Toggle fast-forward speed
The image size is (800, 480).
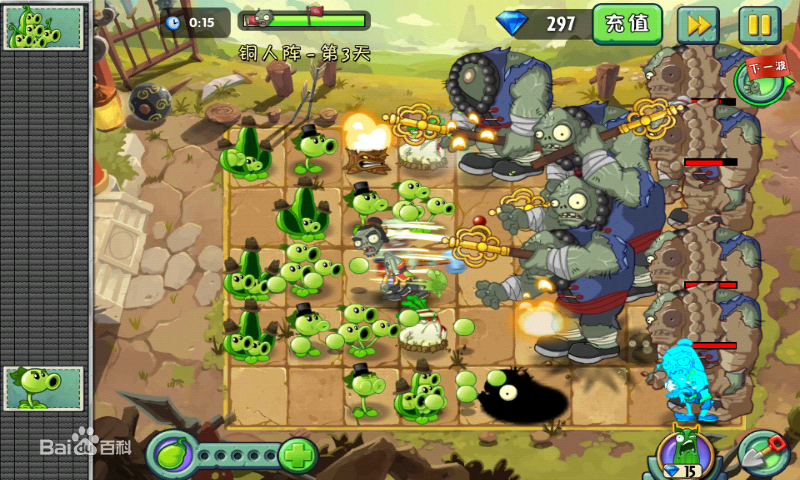click(697, 24)
